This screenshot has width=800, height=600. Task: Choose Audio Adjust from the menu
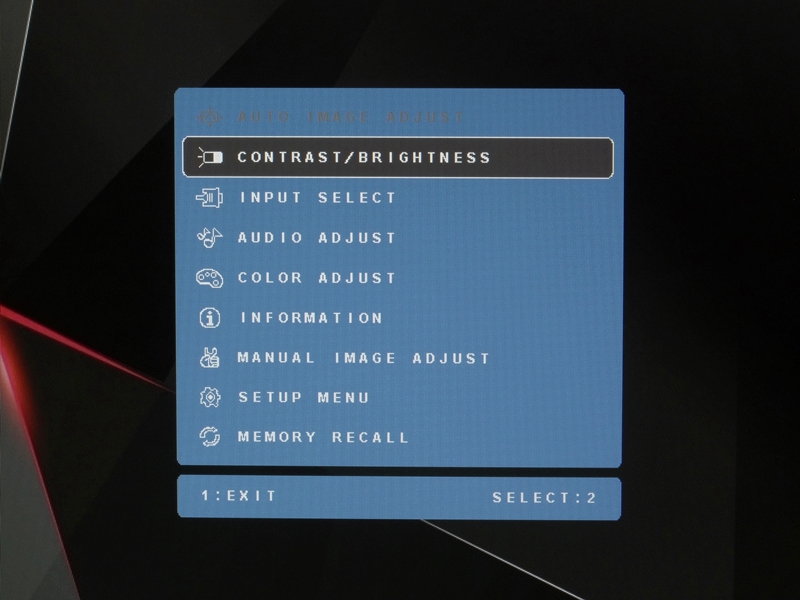click(317, 238)
